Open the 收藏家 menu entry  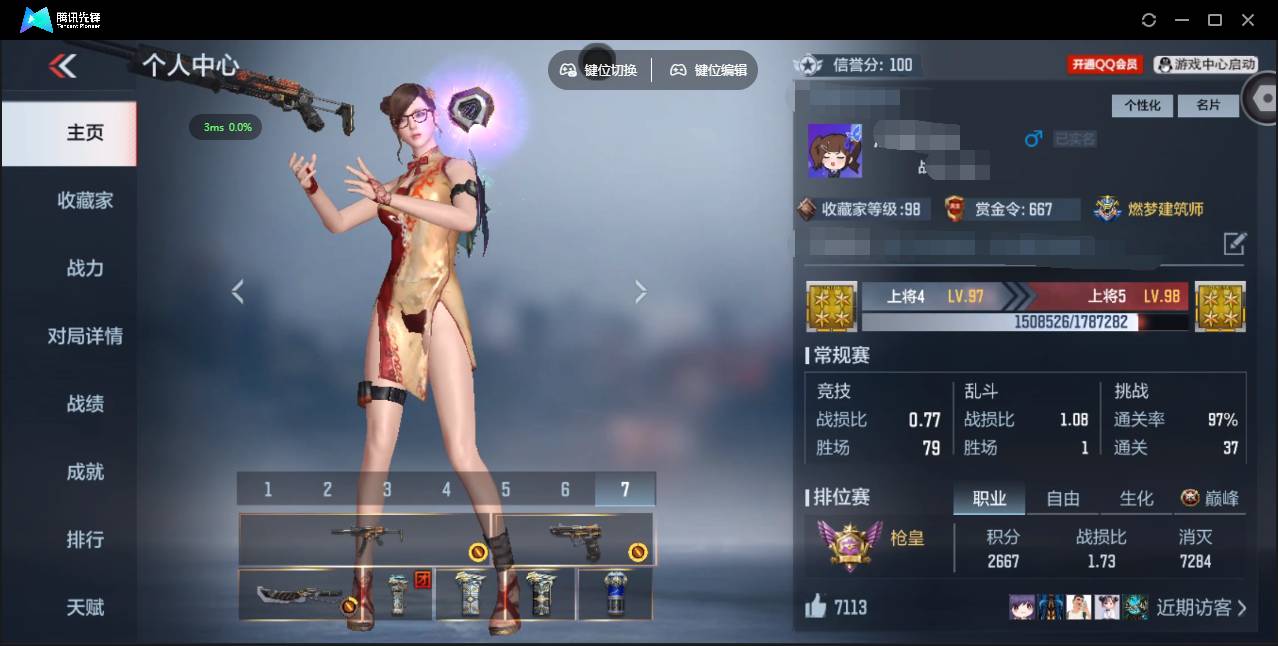point(85,200)
